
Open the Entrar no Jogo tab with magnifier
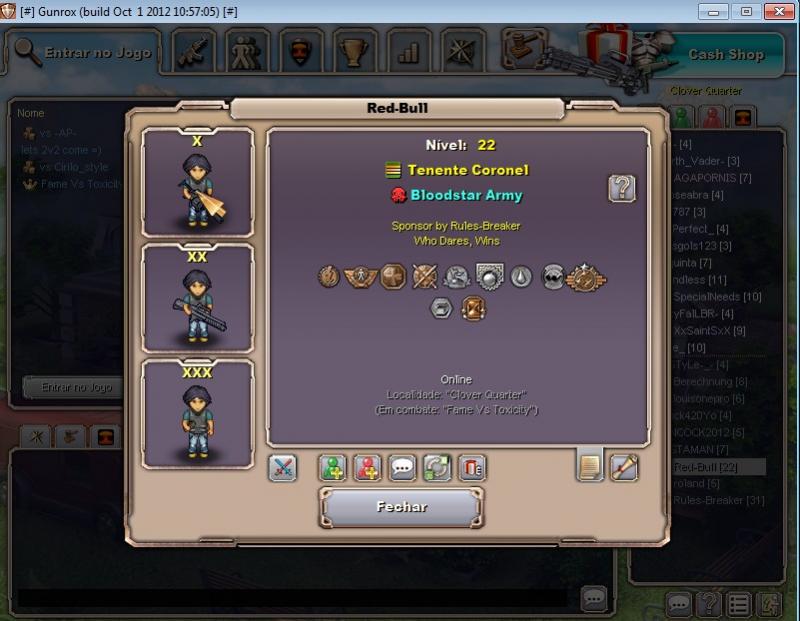pos(84,53)
